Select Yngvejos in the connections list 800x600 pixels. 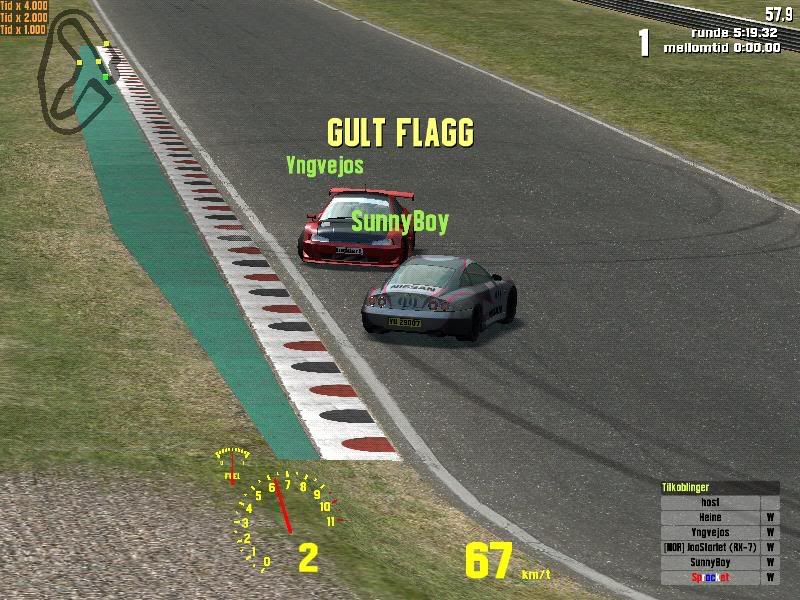click(x=711, y=532)
